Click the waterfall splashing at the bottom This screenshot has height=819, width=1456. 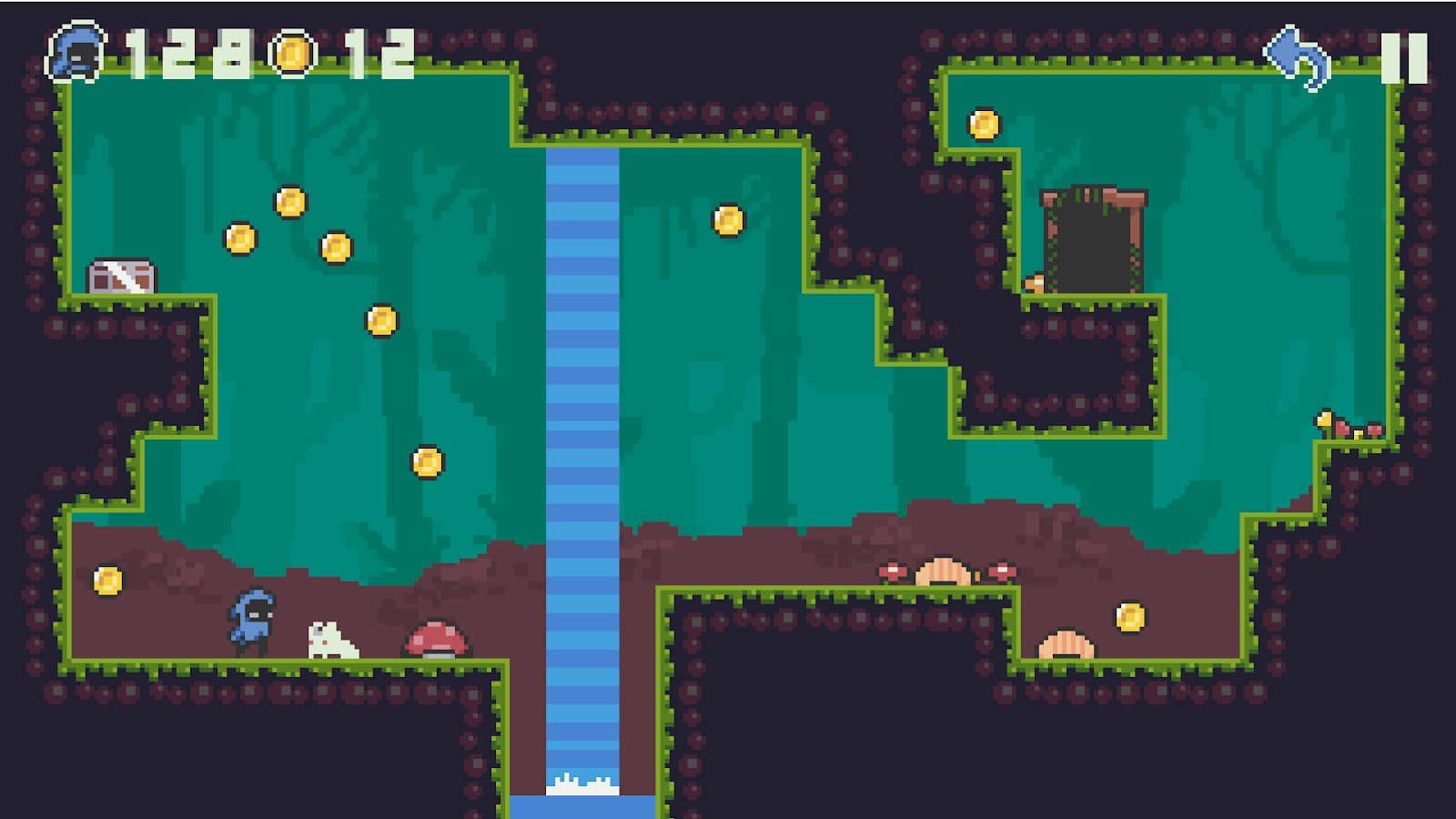point(582,787)
